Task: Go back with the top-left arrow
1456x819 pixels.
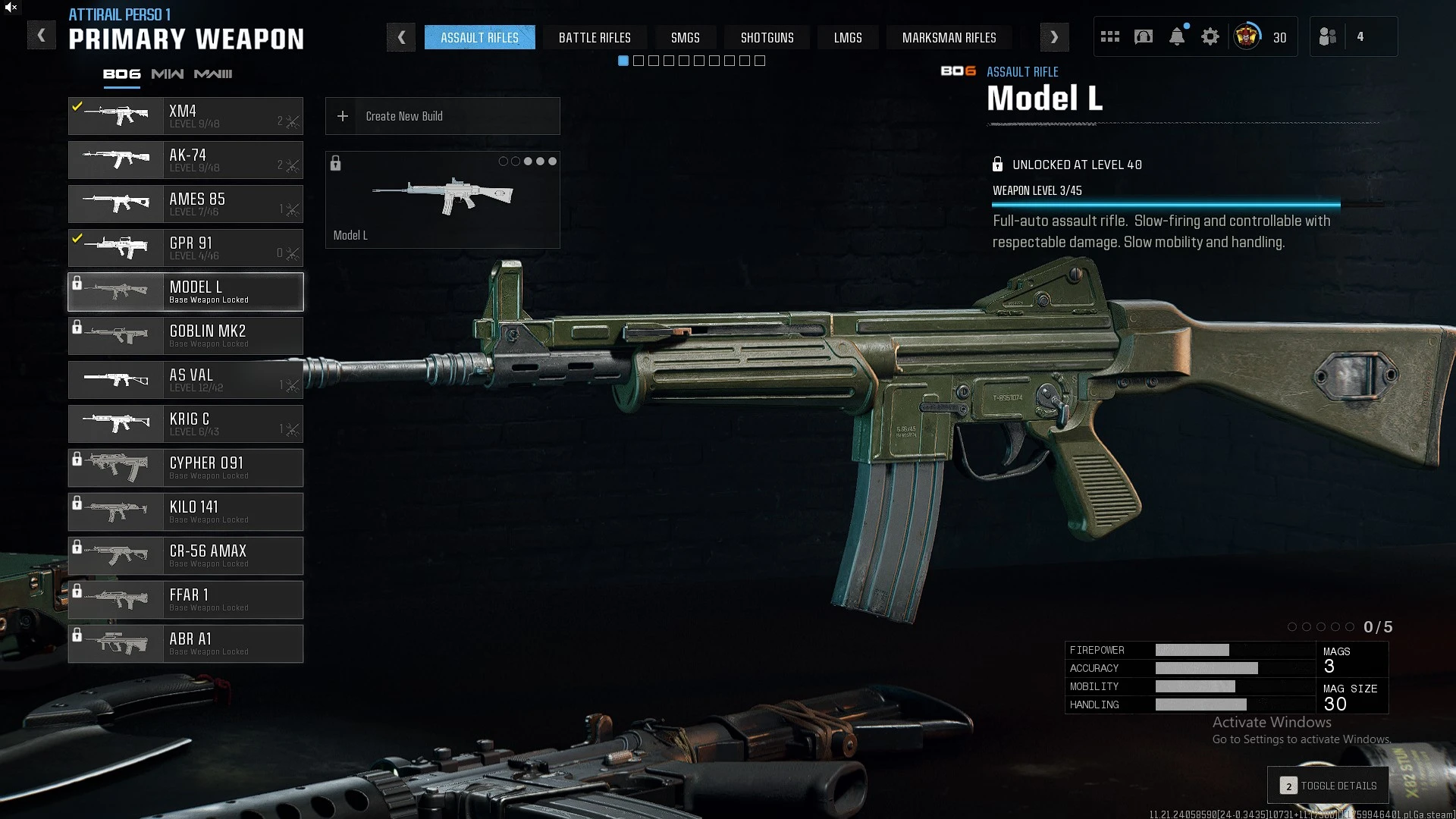Action: 42,35
